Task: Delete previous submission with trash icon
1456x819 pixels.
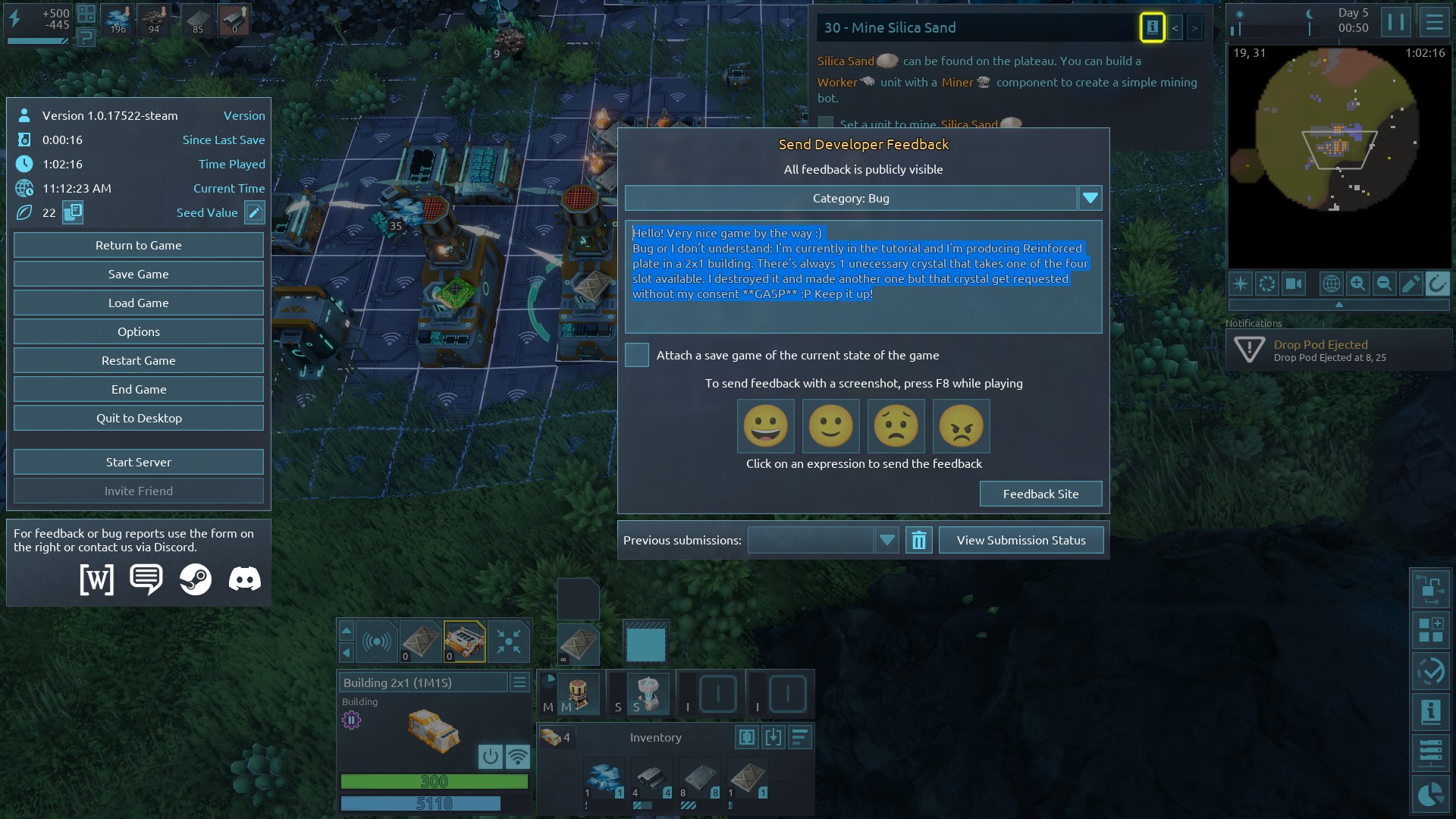Action: coord(918,540)
